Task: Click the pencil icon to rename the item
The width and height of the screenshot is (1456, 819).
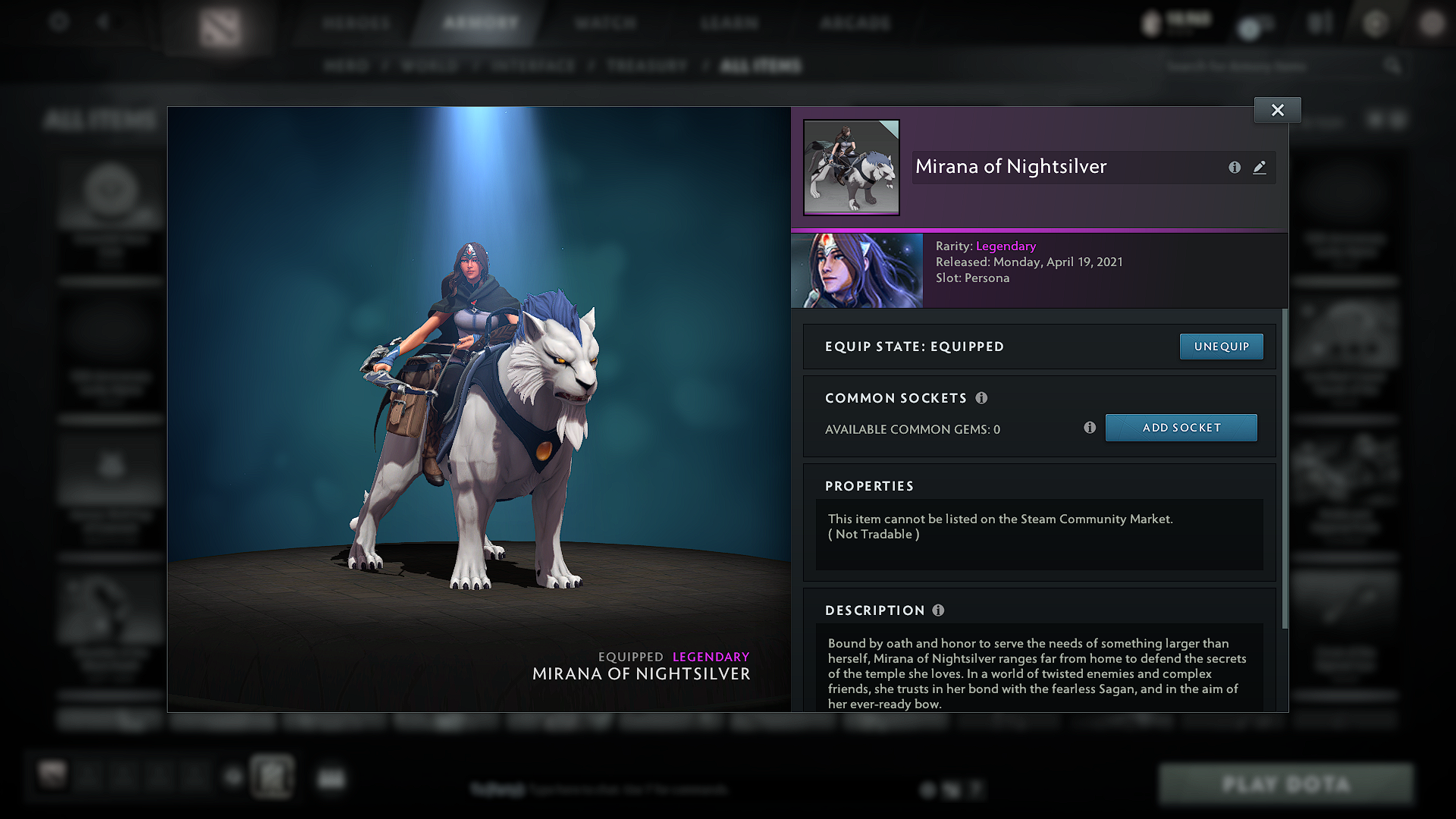Action: [x=1260, y=168]
